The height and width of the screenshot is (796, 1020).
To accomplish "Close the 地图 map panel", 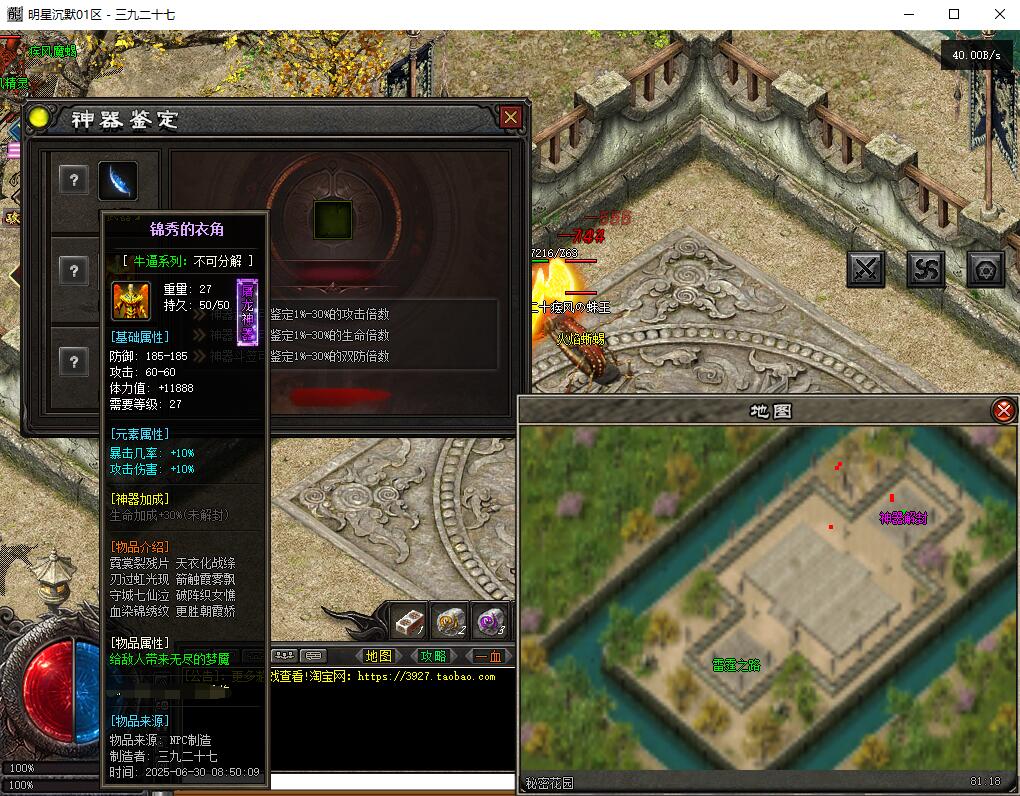I will pyautogui.click(x=1003, y=410).
